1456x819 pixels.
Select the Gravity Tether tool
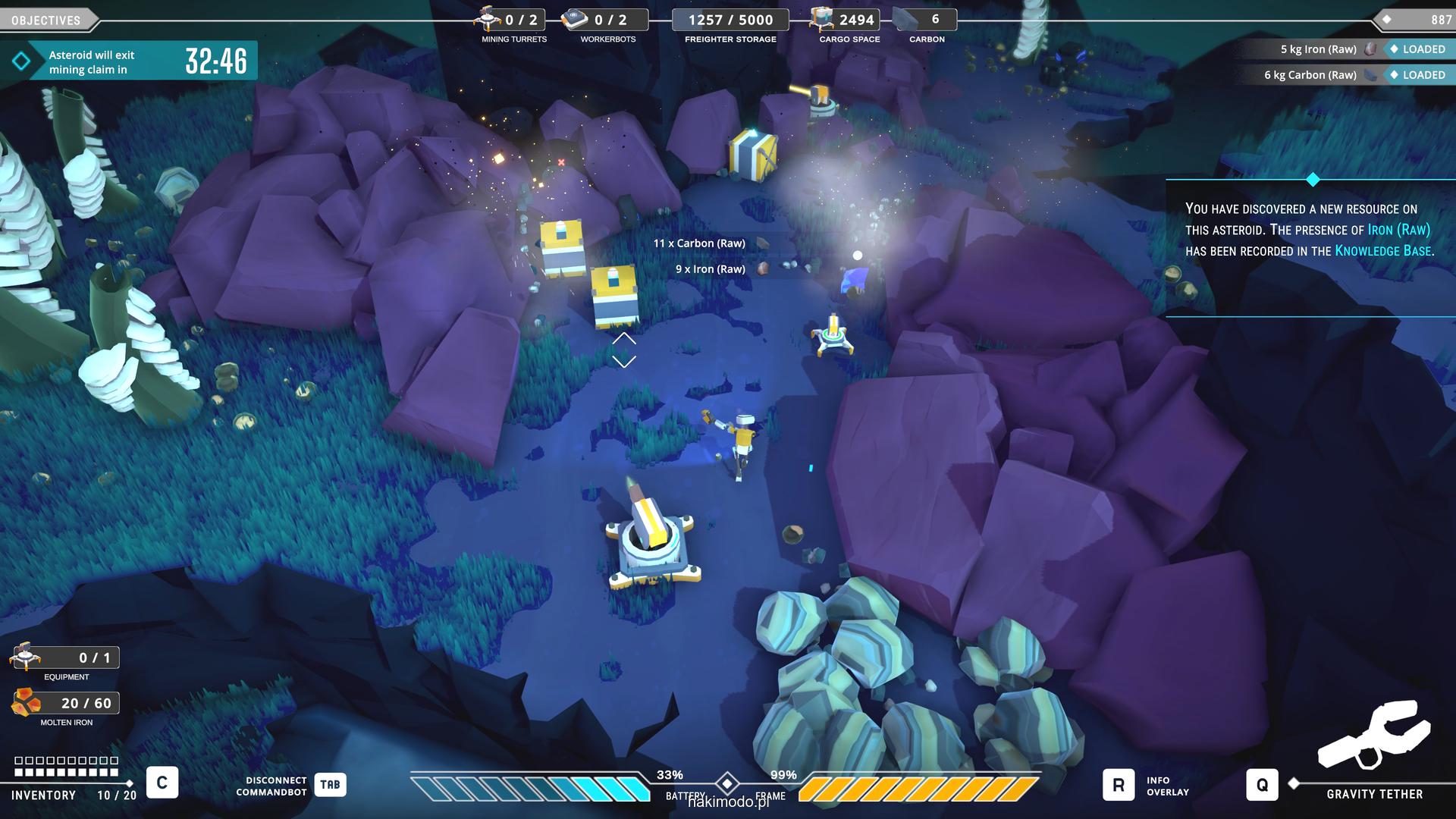[x=1262, y=785]
